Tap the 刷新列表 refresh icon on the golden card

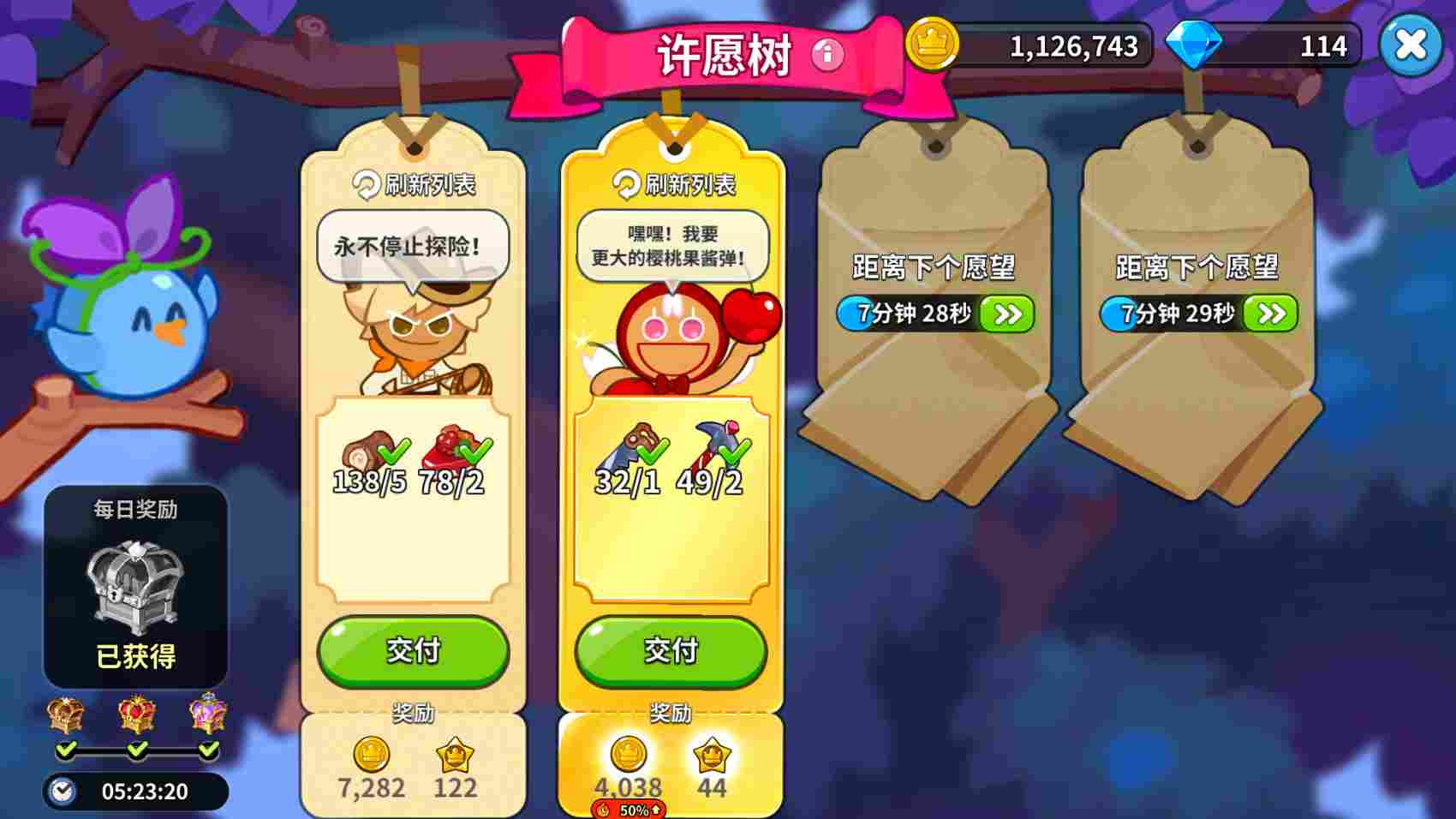point(625,184)
